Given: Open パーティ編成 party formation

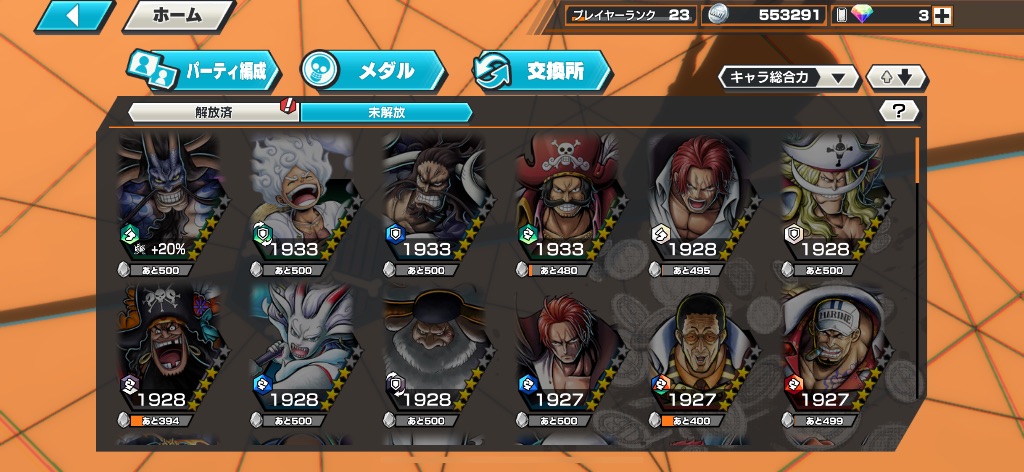Looking at the screenshot, I should [202, 71].
